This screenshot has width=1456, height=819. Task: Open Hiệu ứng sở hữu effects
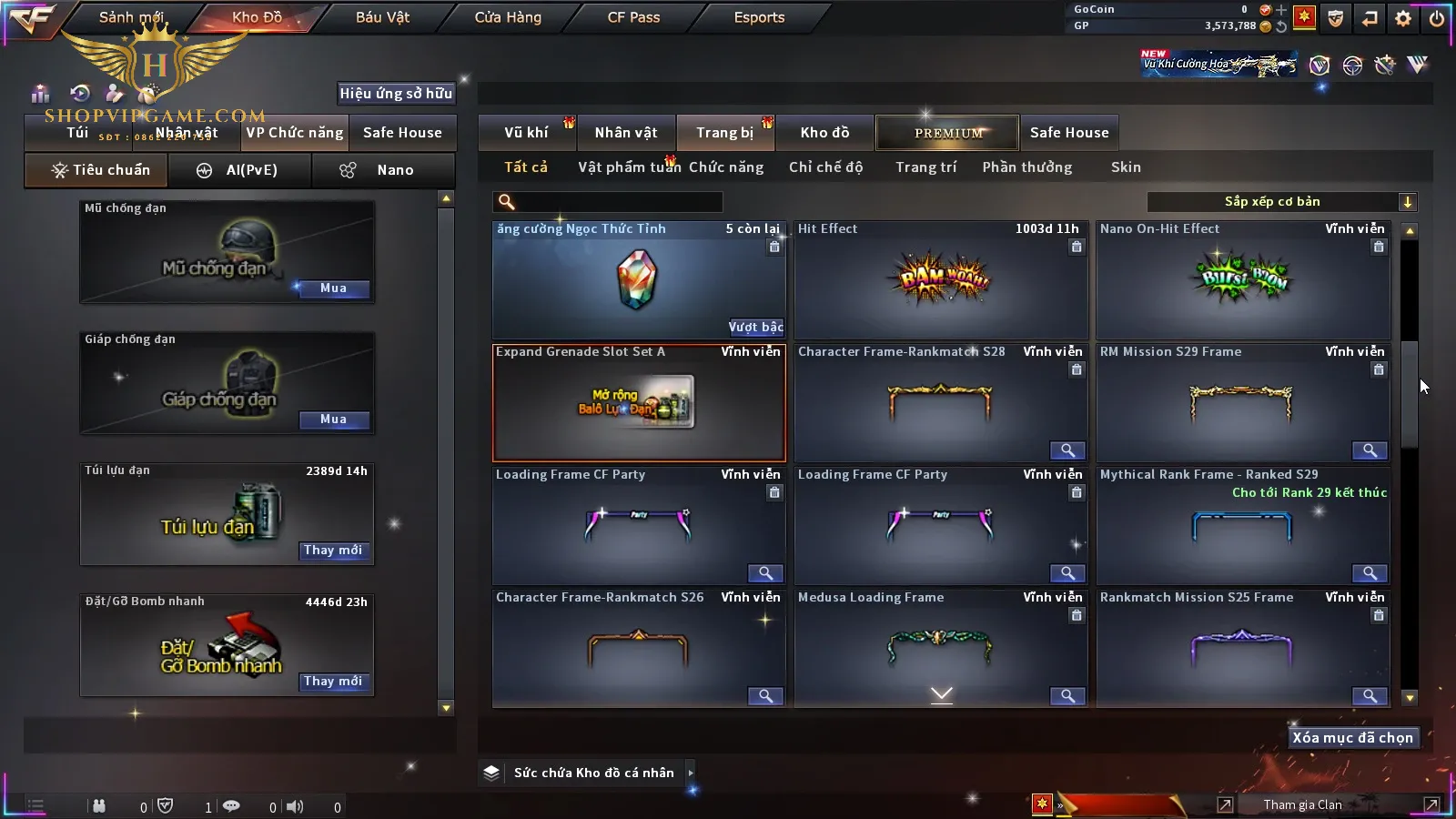[x=396, y=93]
